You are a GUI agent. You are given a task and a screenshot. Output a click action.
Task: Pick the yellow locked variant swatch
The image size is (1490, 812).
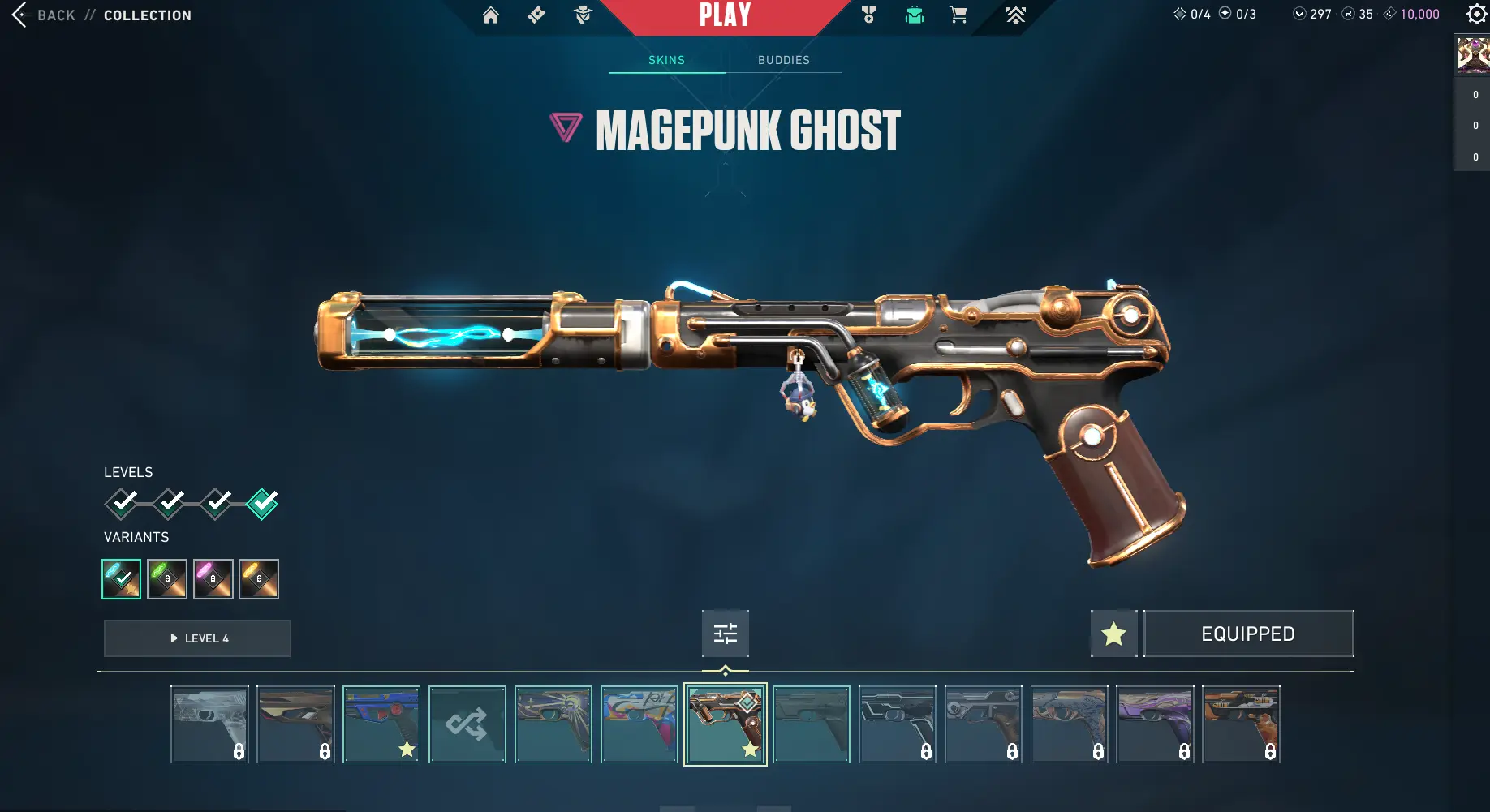click(259, 579)
